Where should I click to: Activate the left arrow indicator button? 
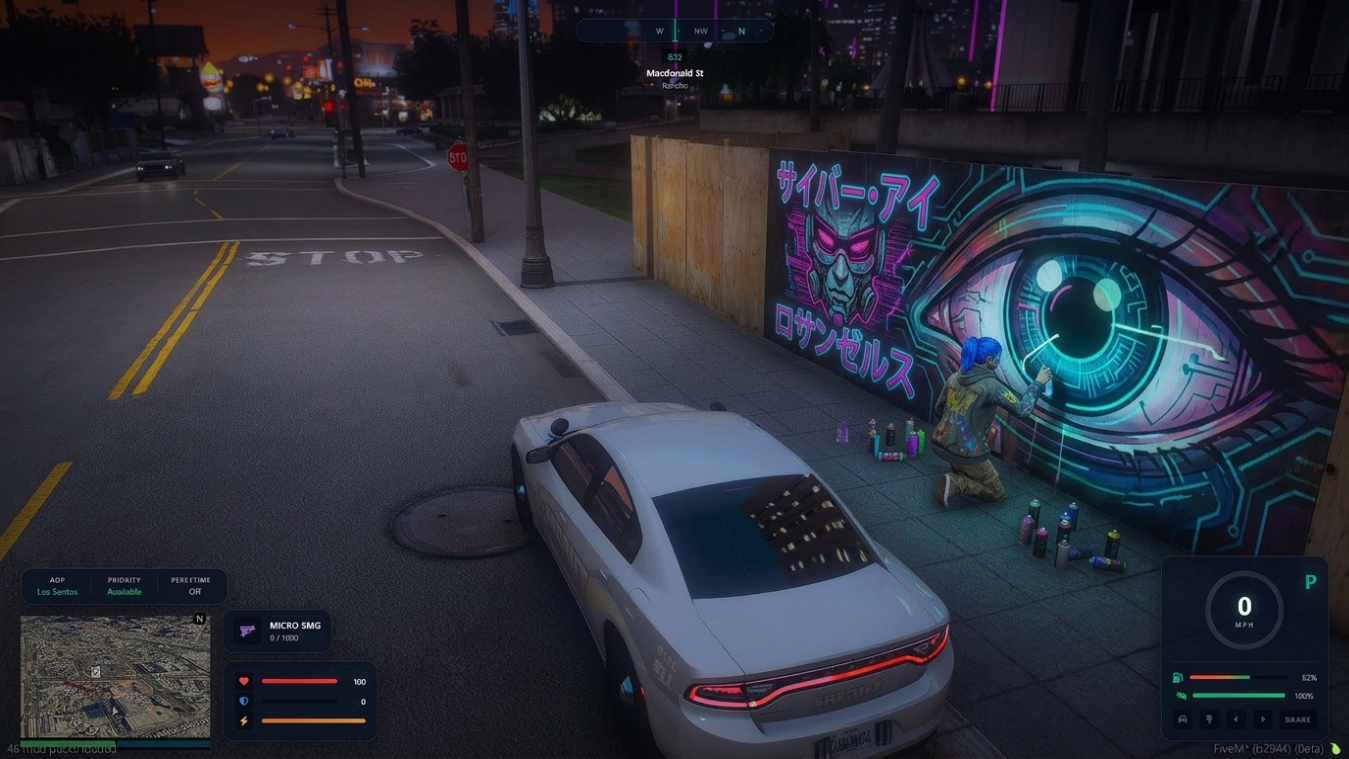point(1235,719)
